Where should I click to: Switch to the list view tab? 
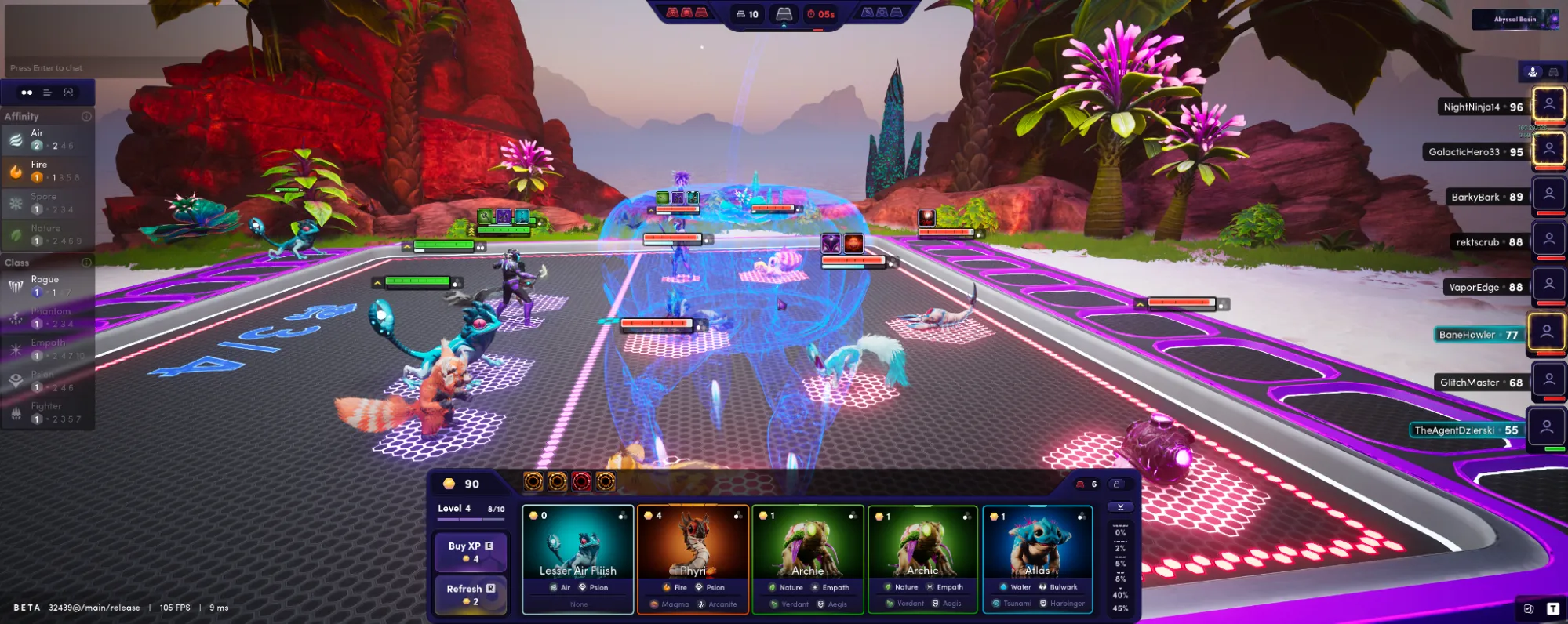point(48,93)
